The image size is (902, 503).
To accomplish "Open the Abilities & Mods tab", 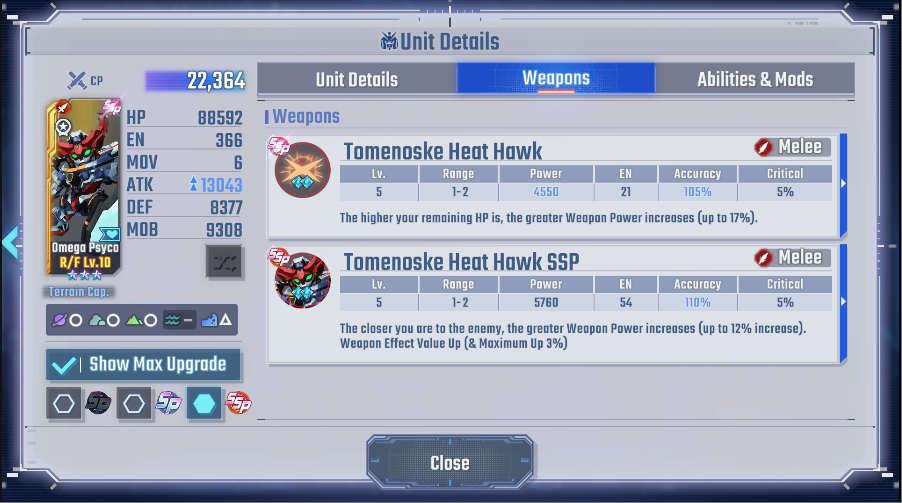I will coord(755,79).
